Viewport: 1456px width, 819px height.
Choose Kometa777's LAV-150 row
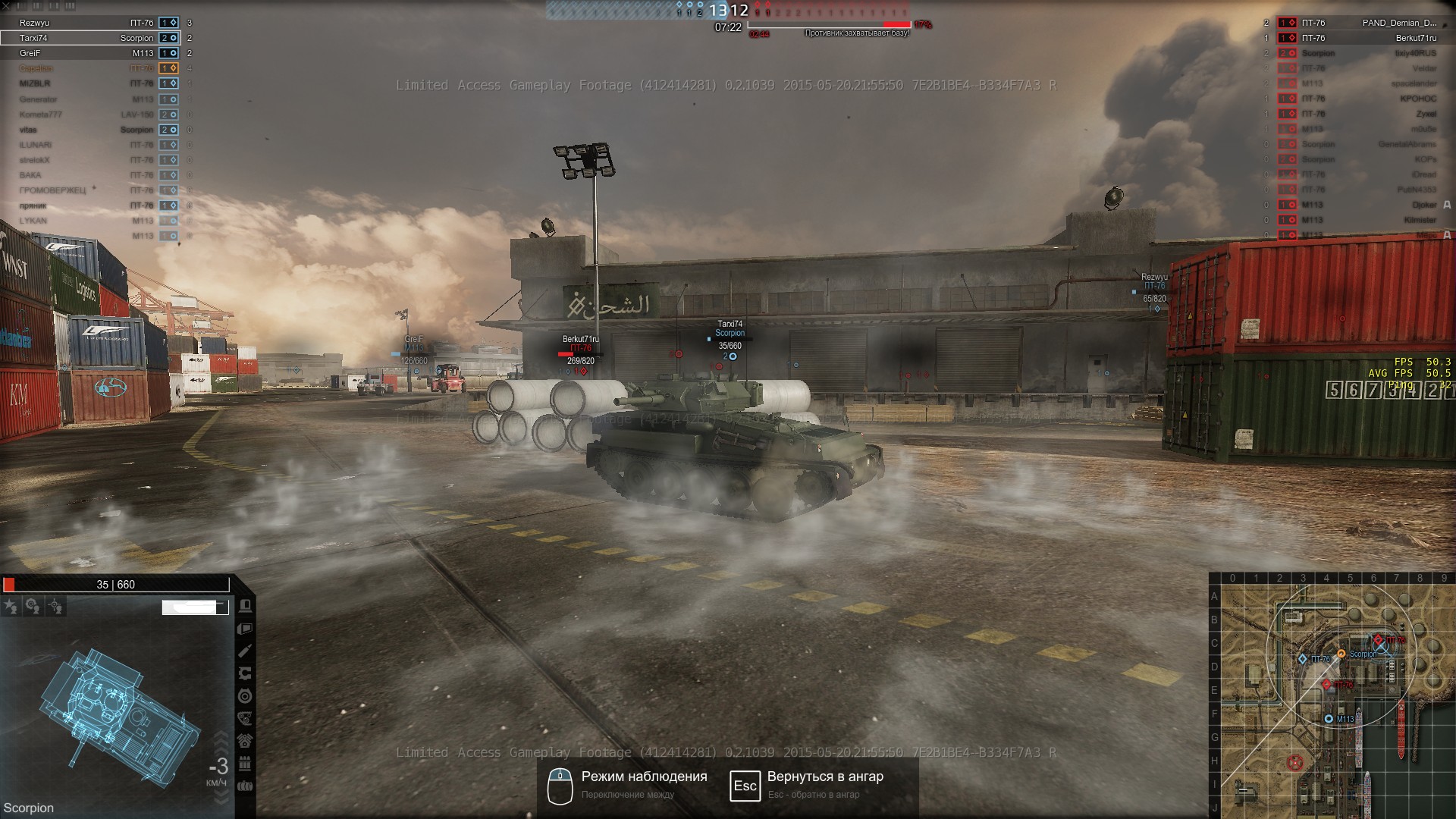click(89, 115)
